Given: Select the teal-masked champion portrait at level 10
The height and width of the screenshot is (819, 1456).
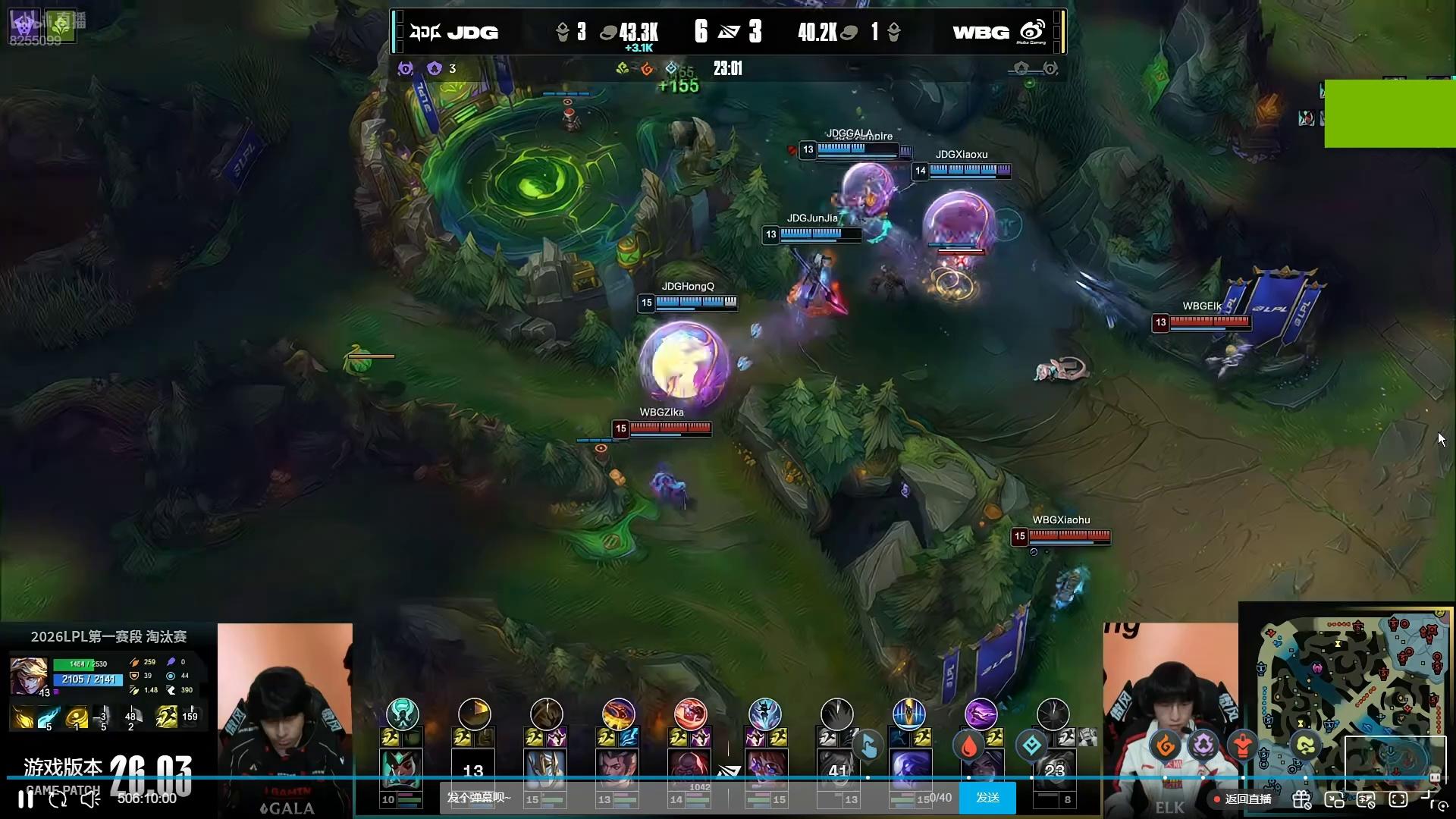Looking at the screenshot, I should point(401,769).
